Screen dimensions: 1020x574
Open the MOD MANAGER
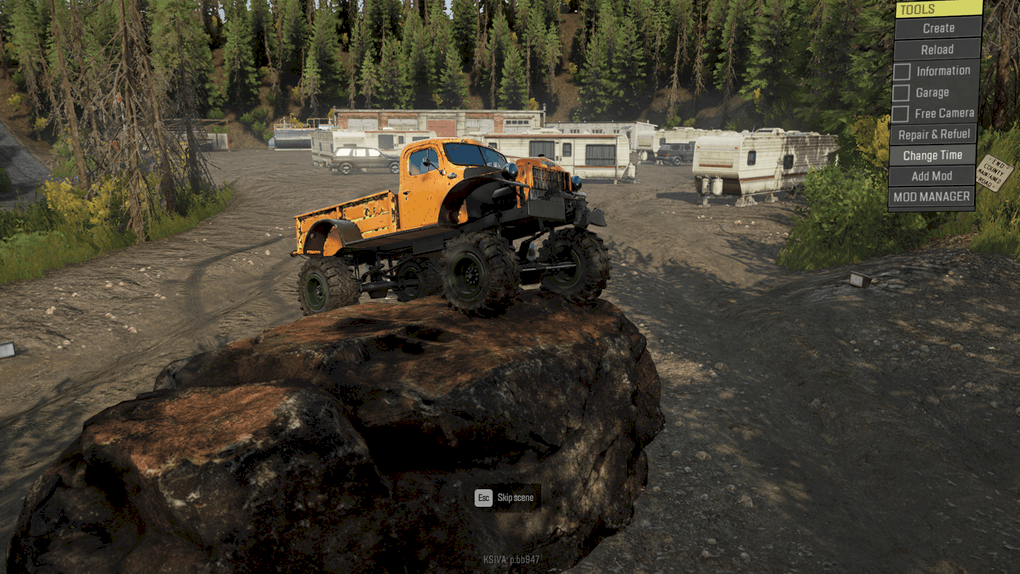click(x=933, y=197)
